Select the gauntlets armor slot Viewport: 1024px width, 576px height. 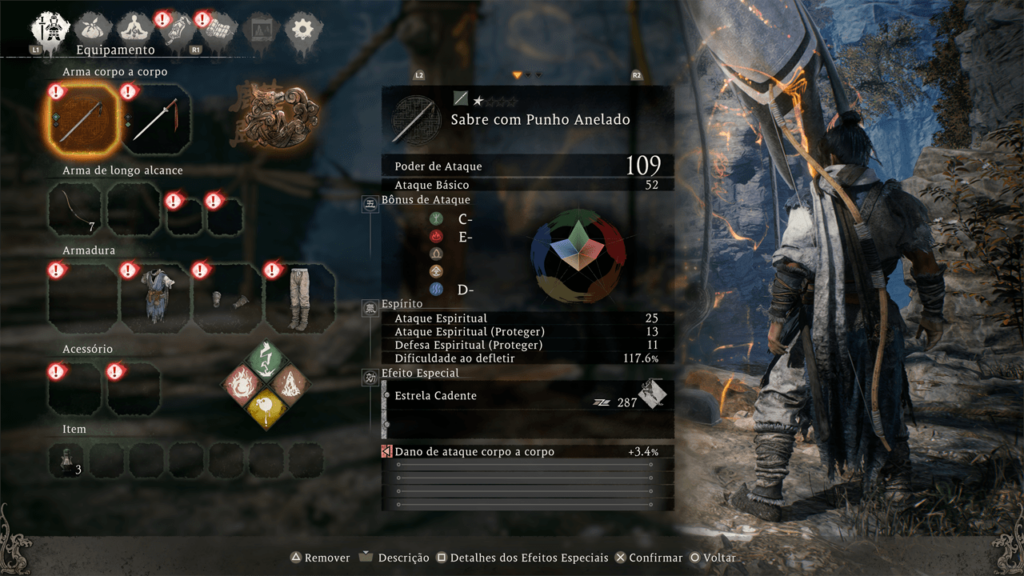coord(227,298)
